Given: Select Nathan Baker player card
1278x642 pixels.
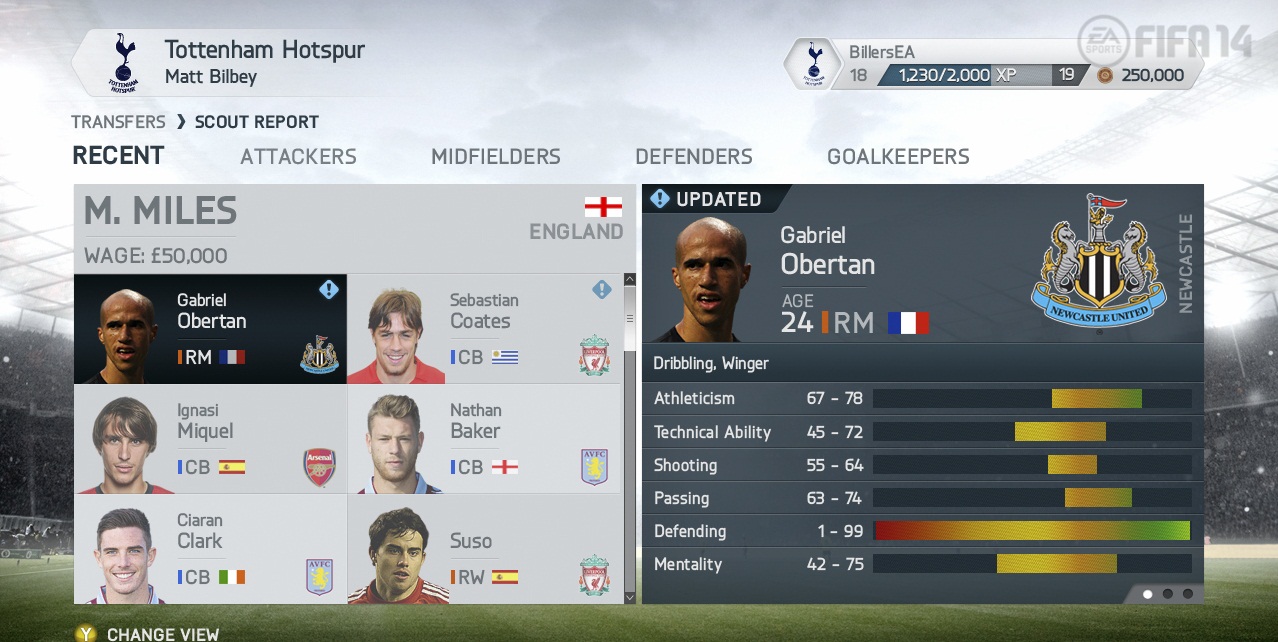Looking at the screenshot, I should click(484, 439).
